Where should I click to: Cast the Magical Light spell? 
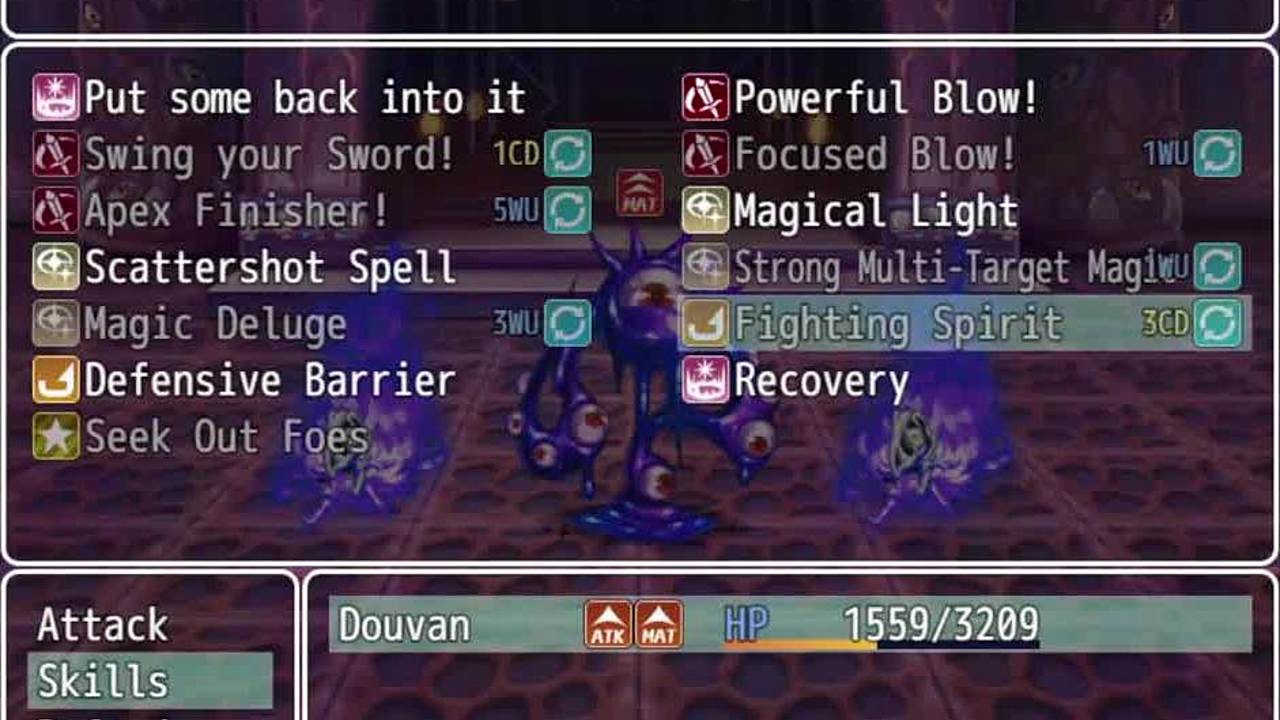pyautogui.click(x=875, y=211)
